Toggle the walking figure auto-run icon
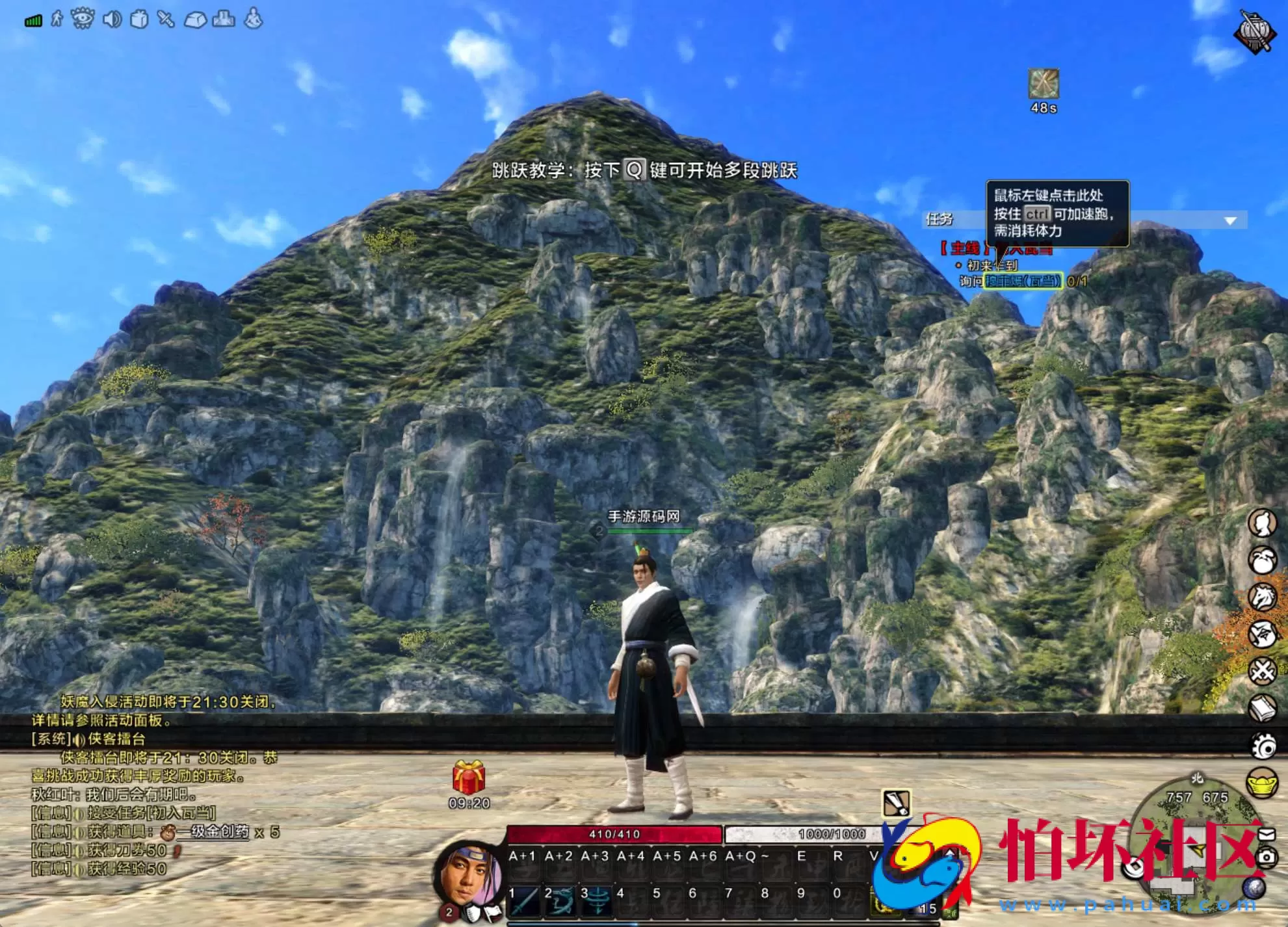The image size is (1288, 927). [57, 18]
